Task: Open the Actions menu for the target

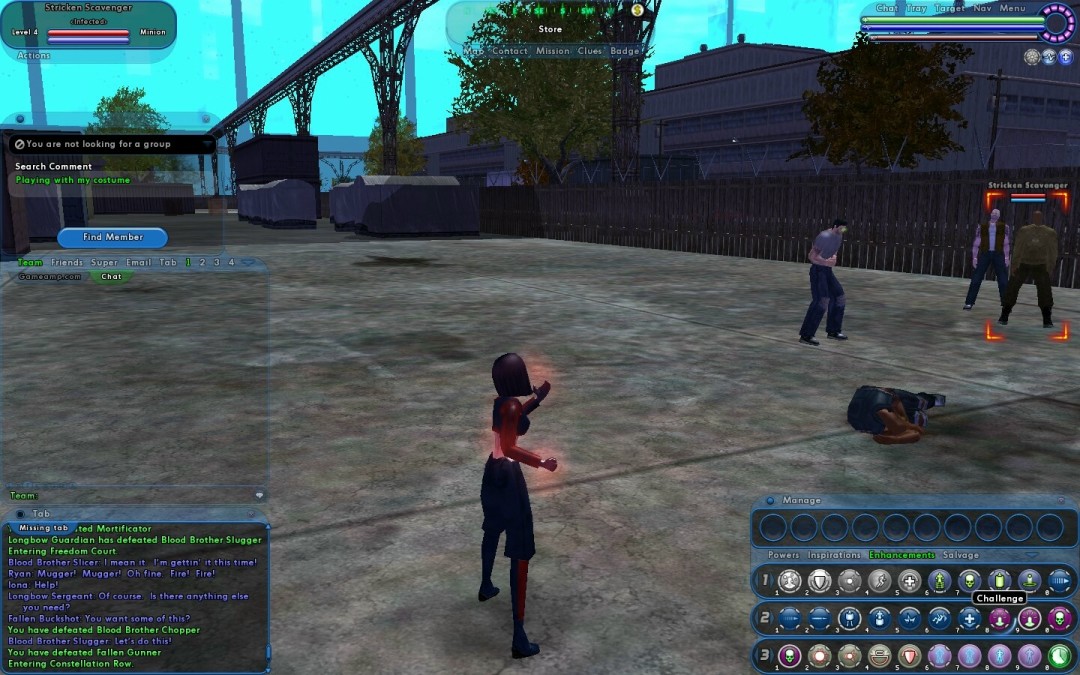Action: coord(33,55)
